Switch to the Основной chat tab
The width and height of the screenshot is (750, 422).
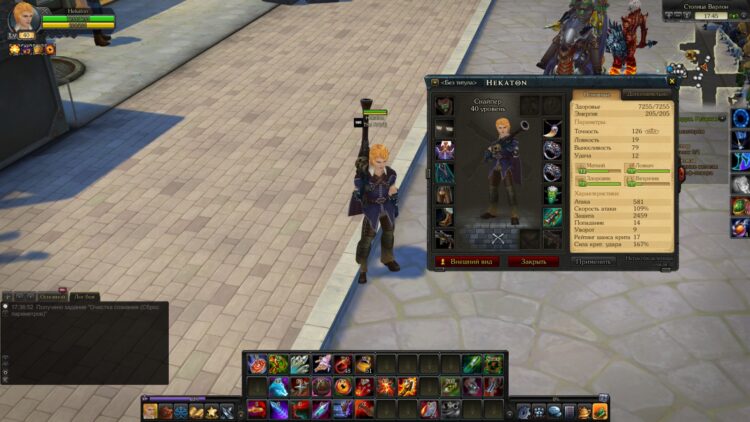pos(52,297)
